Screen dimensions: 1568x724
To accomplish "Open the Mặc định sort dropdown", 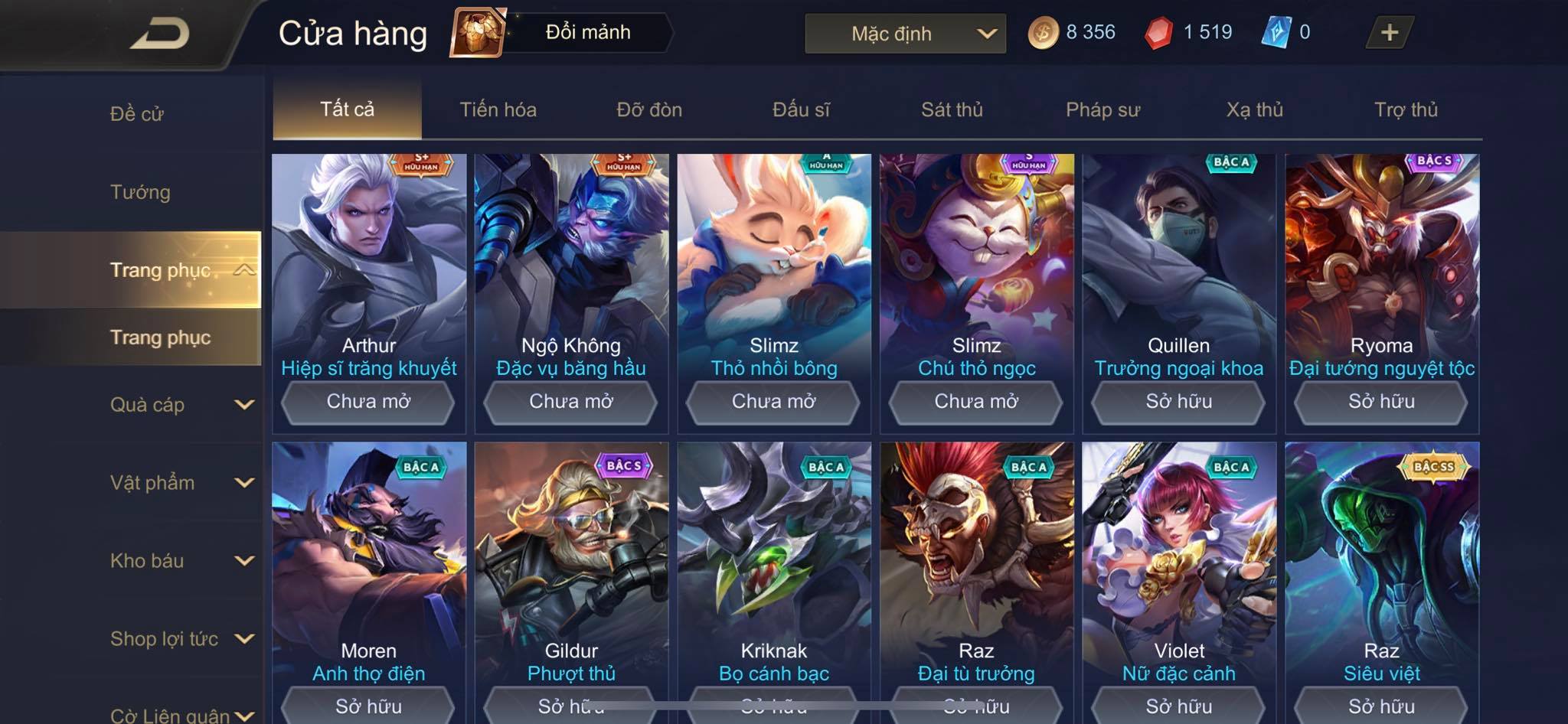I will tap(905, 34).
